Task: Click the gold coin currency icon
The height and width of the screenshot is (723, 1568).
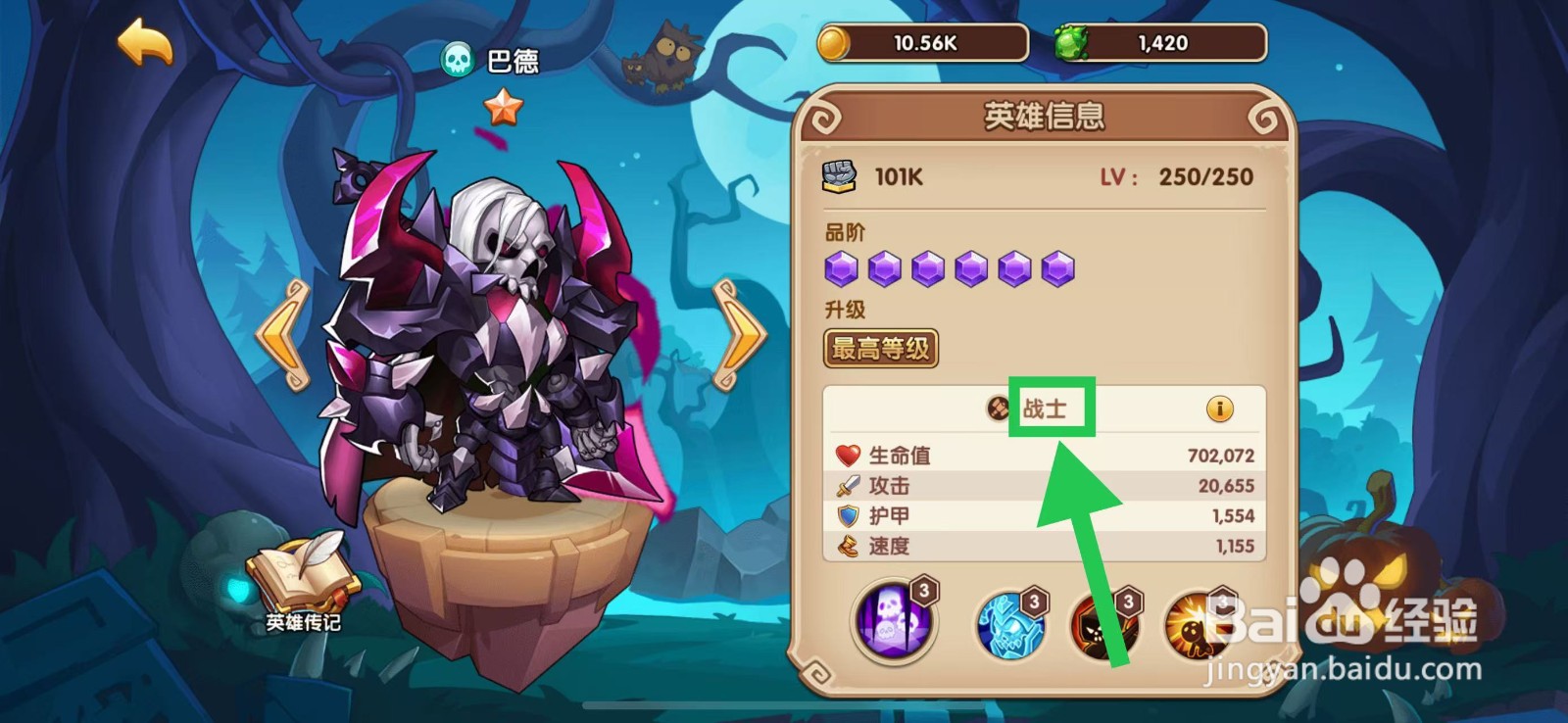Action: pyautogui.click(x=834, y=43)
